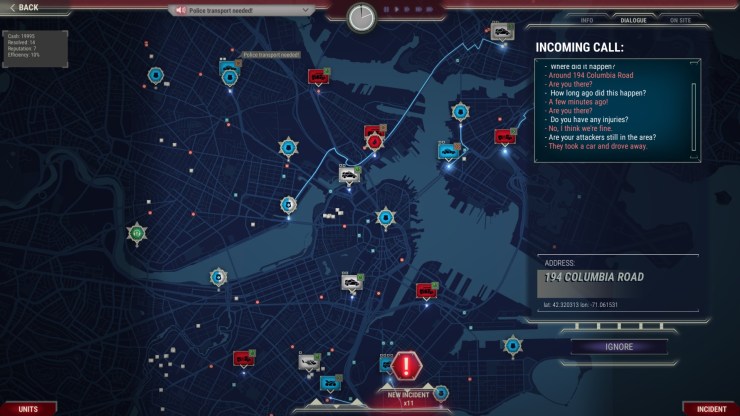Select the DIALOGUE tab
This screenshot has height=416, width=740.
click(633, 20)
